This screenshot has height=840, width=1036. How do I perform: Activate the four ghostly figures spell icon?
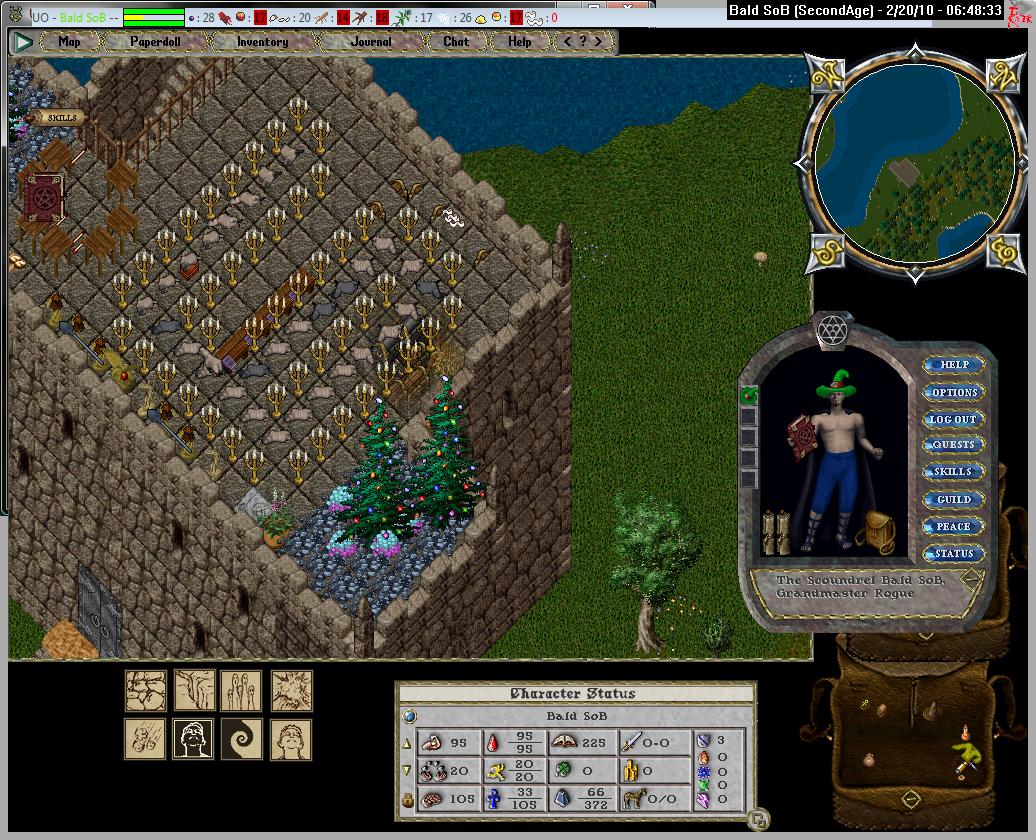coord(241,690)
